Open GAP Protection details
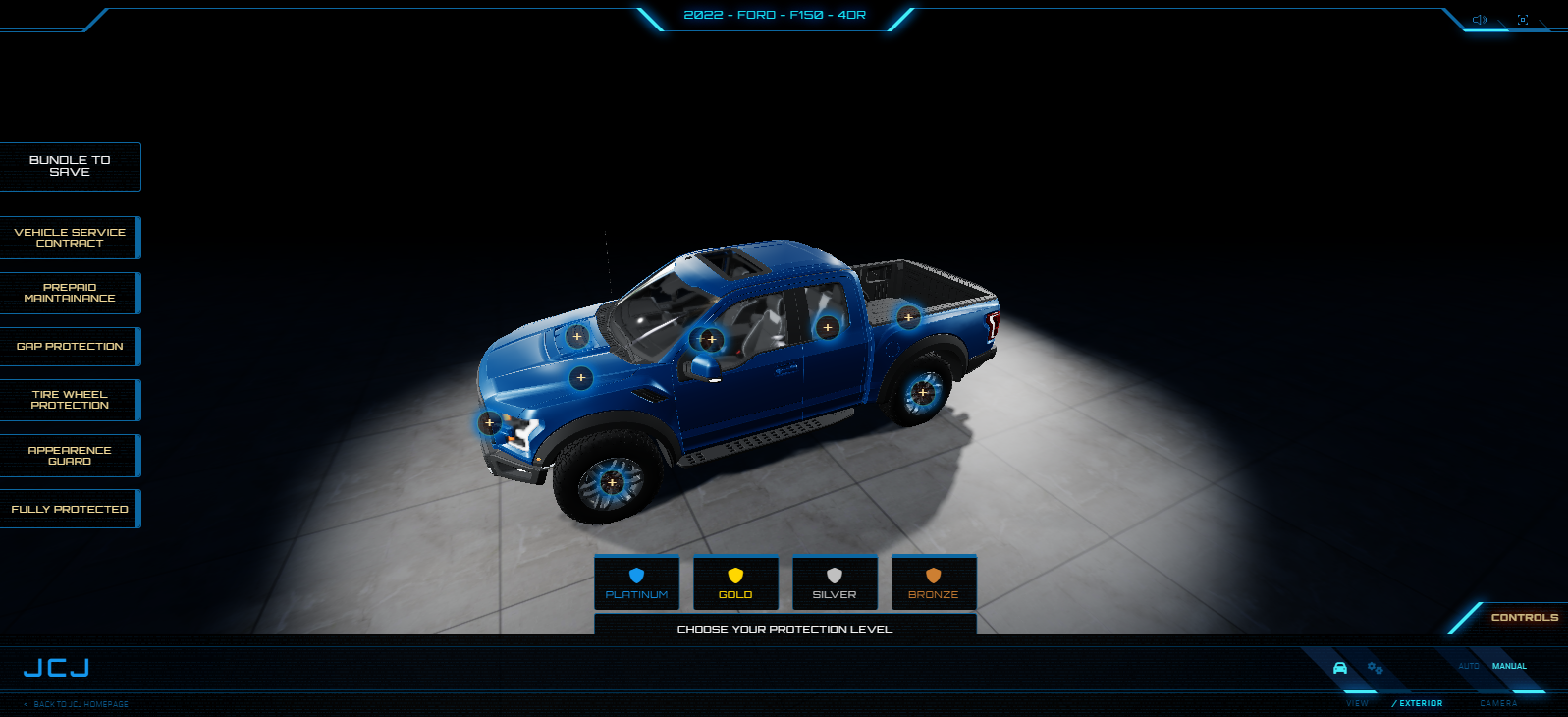 click(70, 347)
